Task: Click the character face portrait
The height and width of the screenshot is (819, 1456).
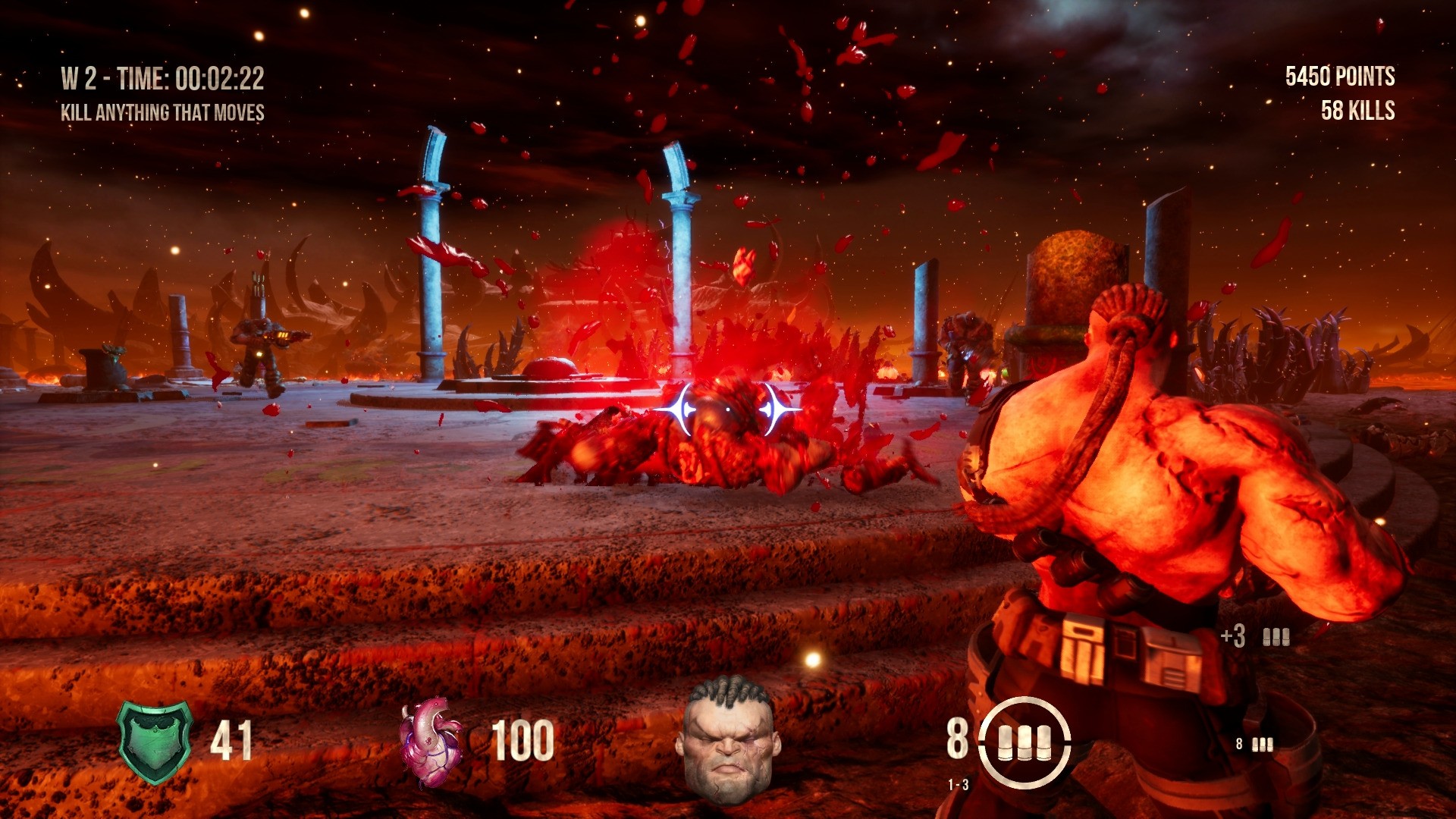Action: point(728,740)
